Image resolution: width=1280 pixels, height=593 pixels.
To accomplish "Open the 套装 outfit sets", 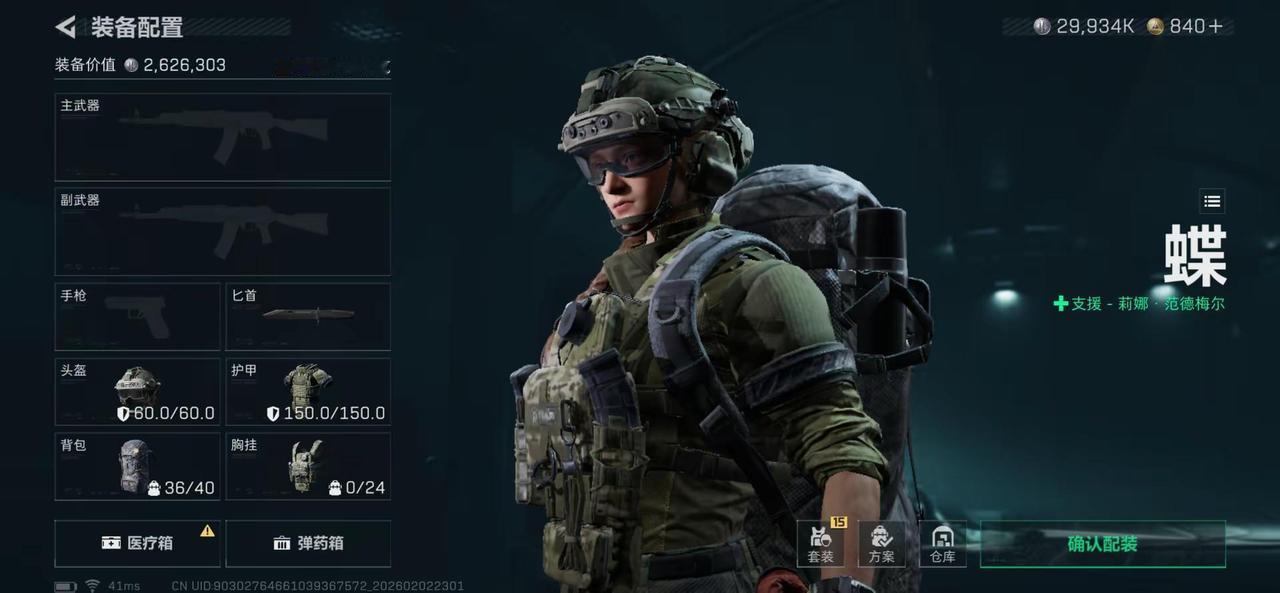I will (821, 543).
